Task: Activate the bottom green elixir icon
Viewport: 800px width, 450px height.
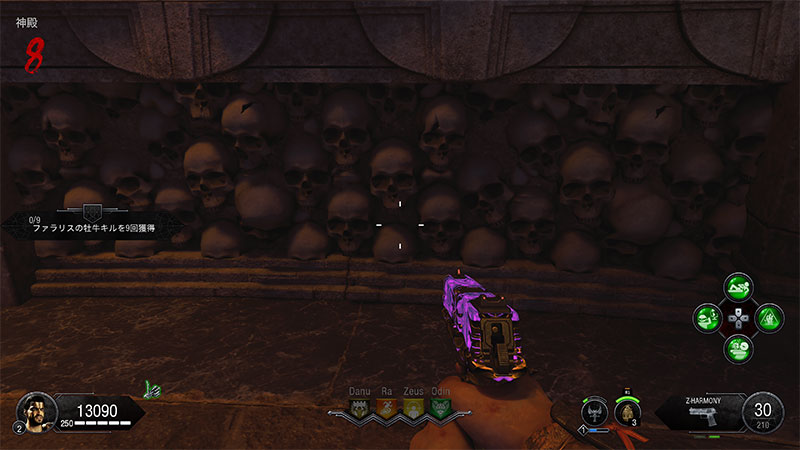Action: click(x=738, y=348)
